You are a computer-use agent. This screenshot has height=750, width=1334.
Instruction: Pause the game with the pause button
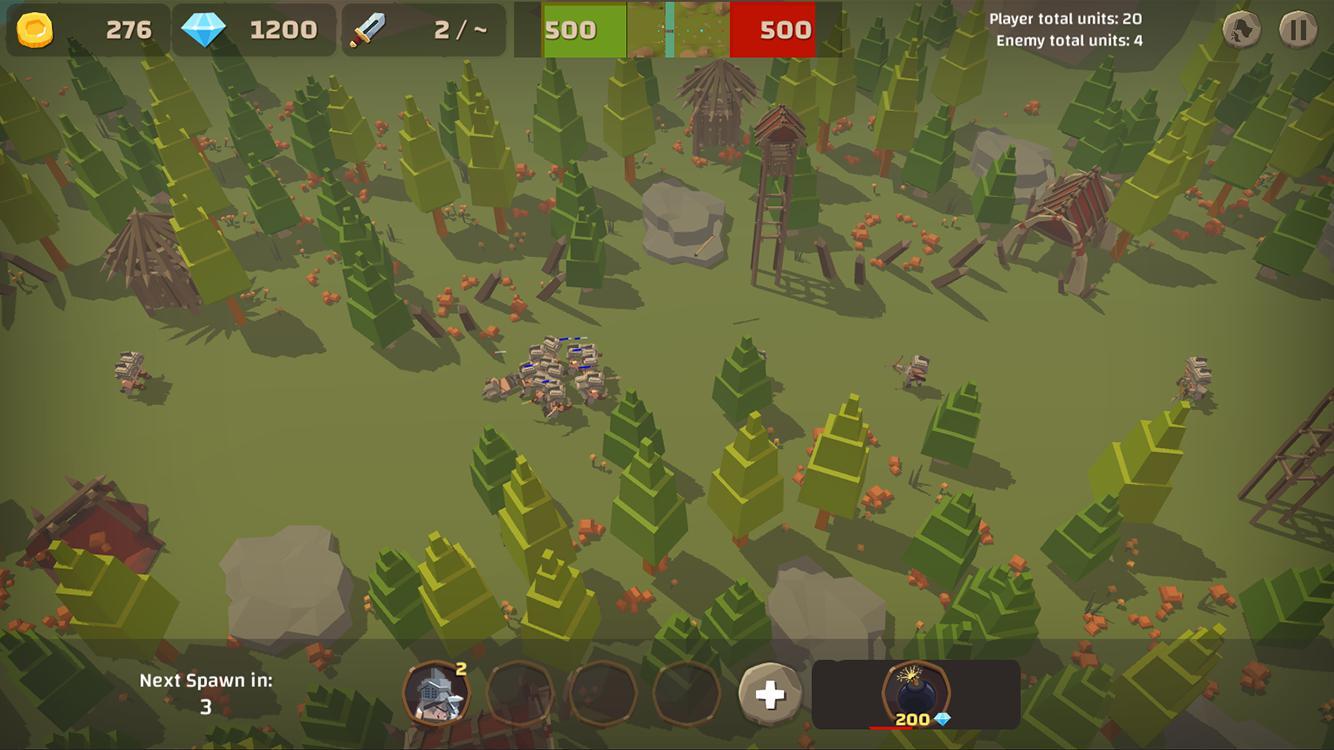tap(1295, 27)
